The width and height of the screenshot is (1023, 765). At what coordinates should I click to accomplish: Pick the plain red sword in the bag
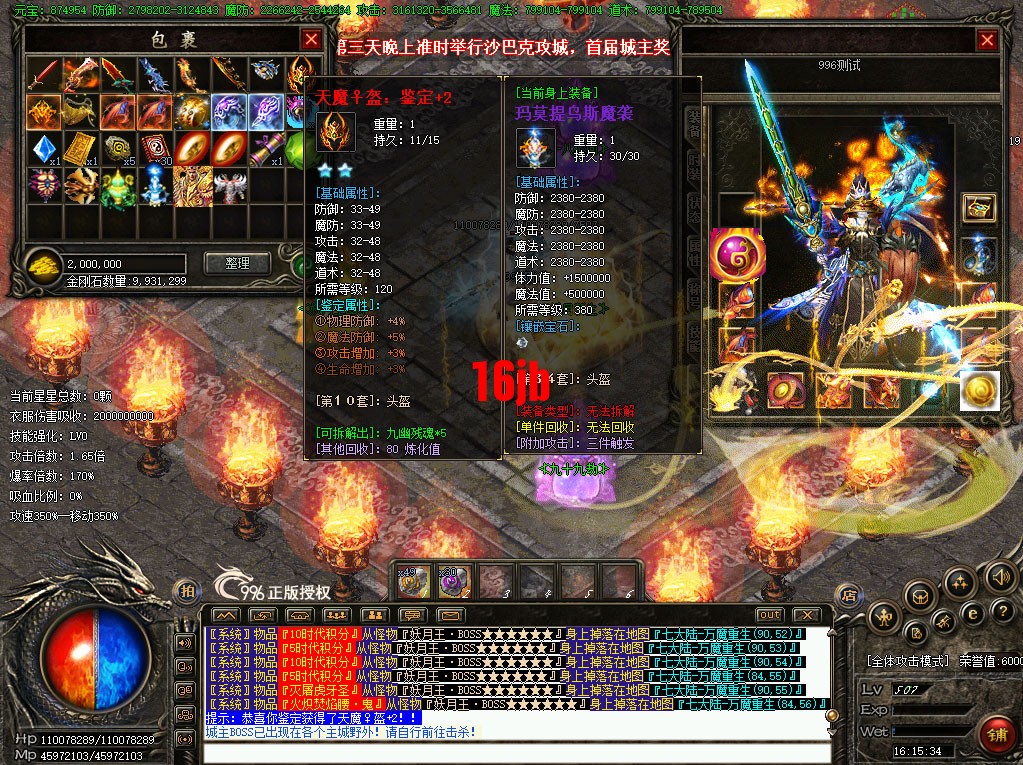pos(43,74)
